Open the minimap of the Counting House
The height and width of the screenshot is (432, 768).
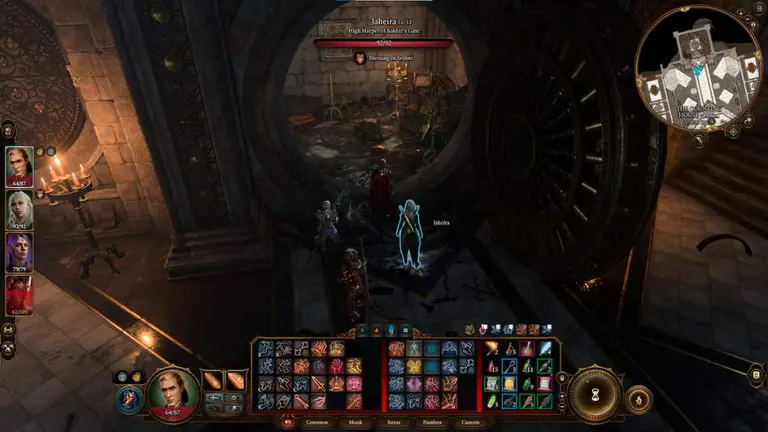[697, 70]
